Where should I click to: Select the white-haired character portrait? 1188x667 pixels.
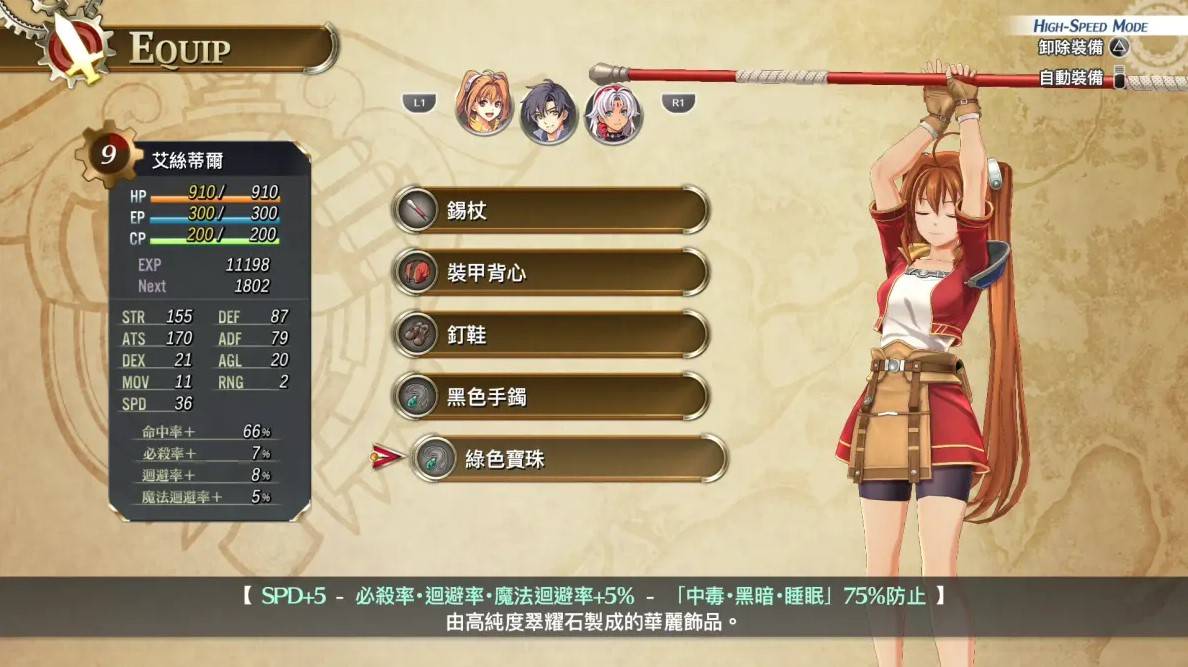[x=612, y=112]
